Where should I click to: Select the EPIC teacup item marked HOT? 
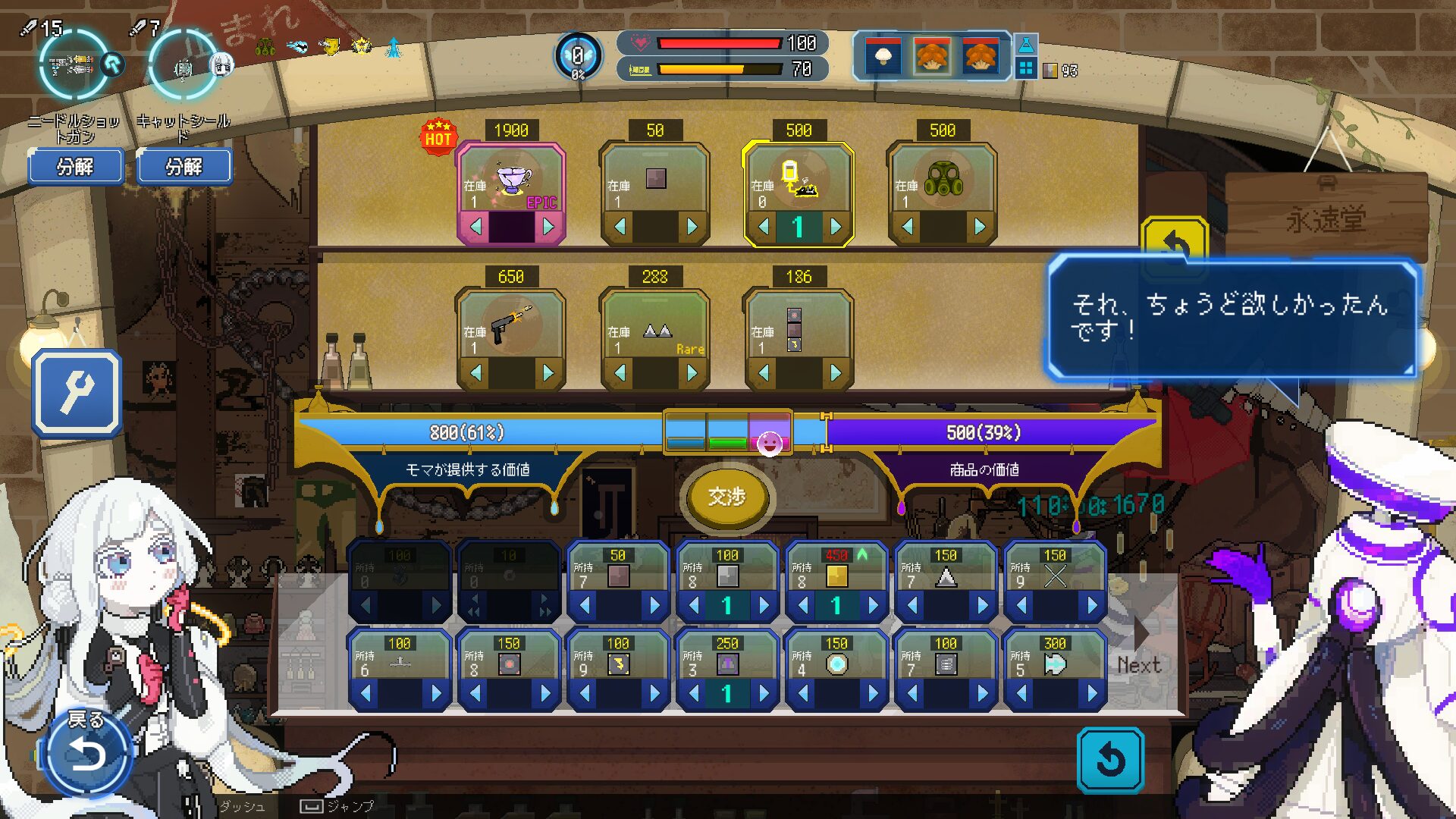(x=511, y=182)
